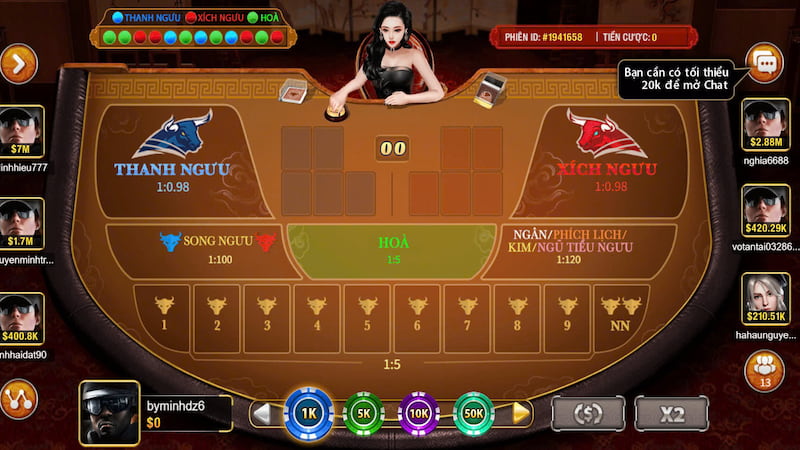Choose the 5K green chip

[x=363, y=412]
